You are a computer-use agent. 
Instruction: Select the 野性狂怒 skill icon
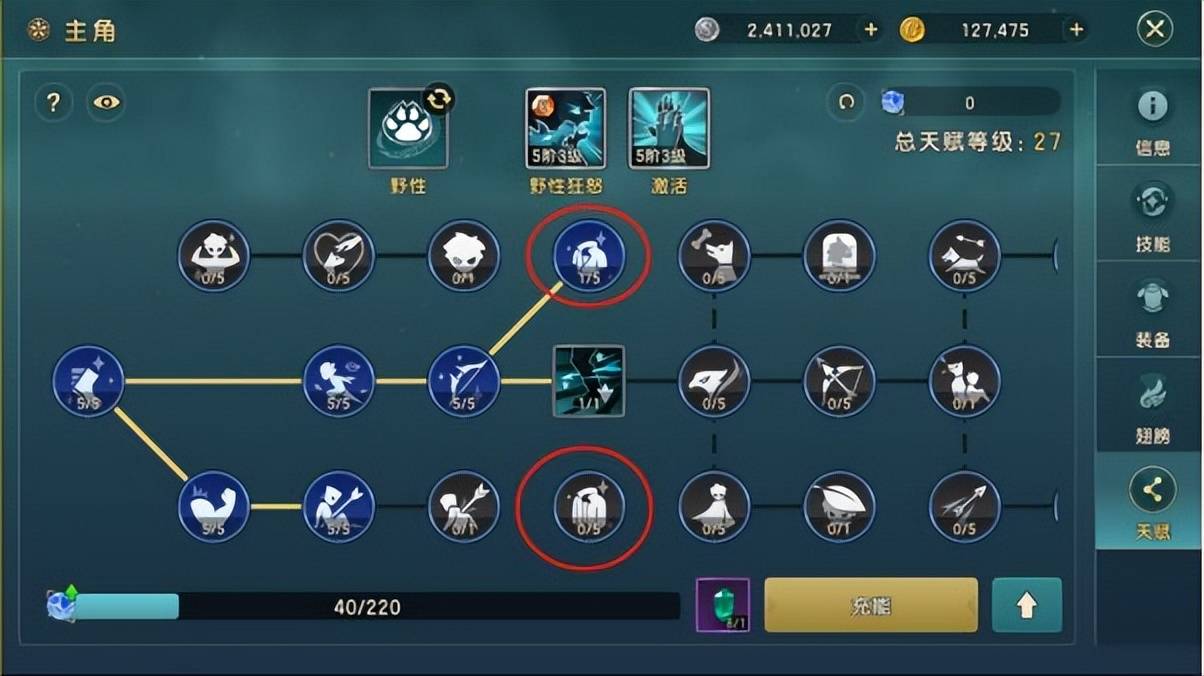(x=565, y=129)
